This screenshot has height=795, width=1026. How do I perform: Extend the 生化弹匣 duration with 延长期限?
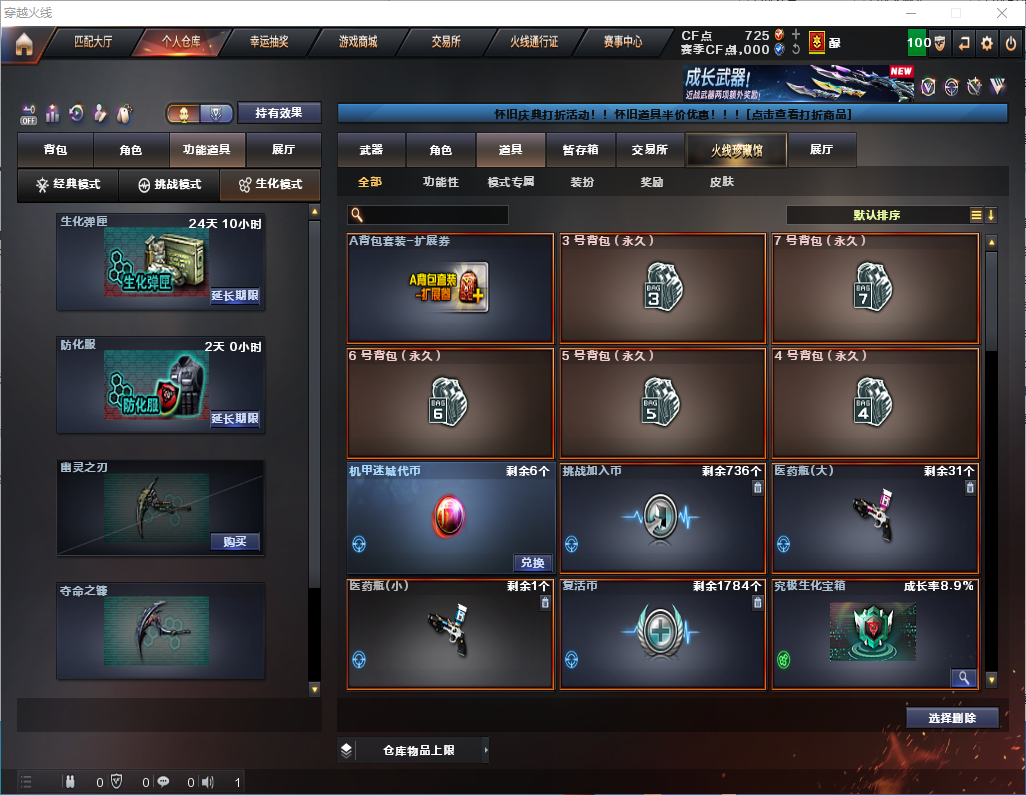235,296
